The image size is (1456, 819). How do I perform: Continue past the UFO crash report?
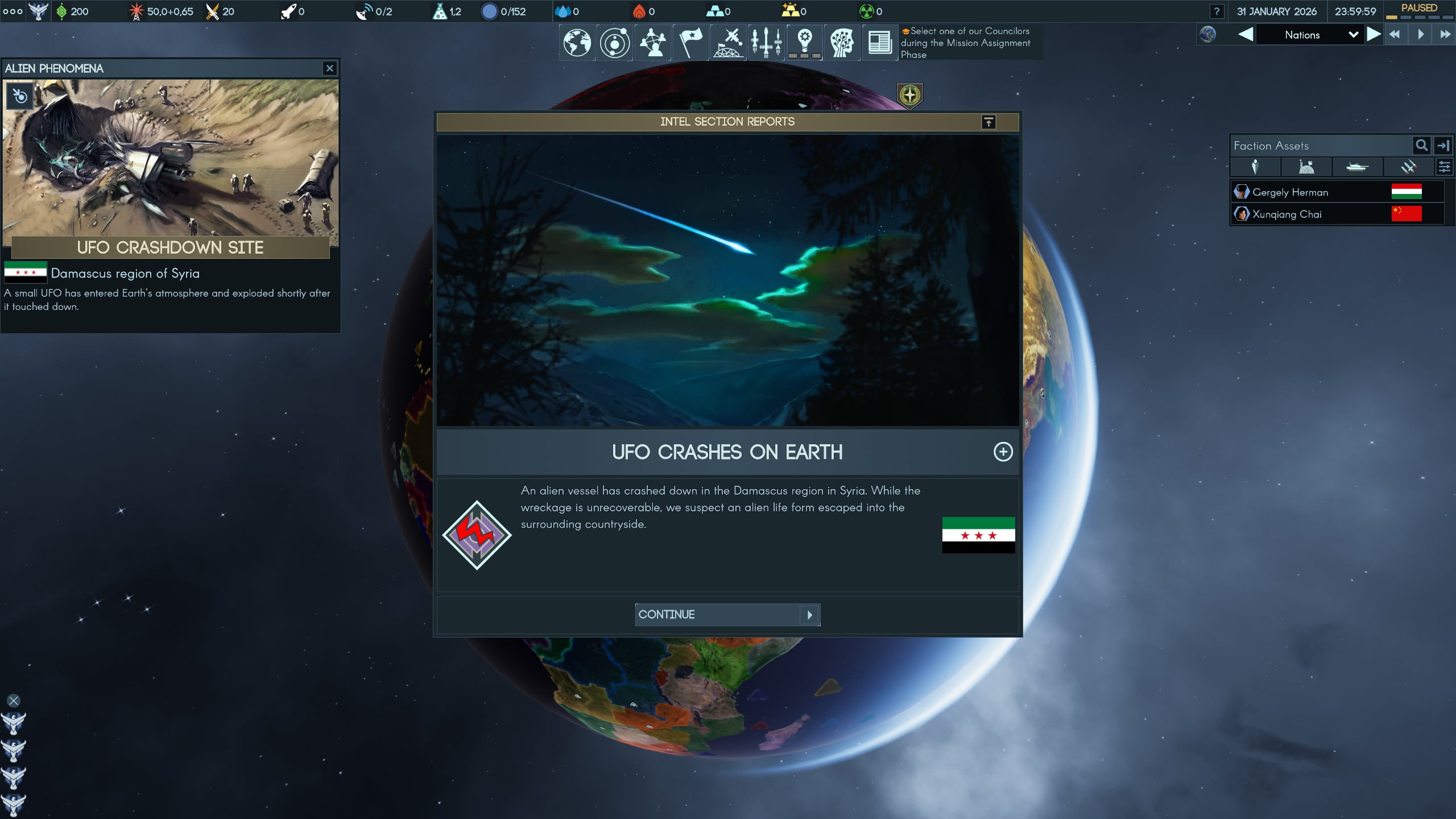click(727, 614)
